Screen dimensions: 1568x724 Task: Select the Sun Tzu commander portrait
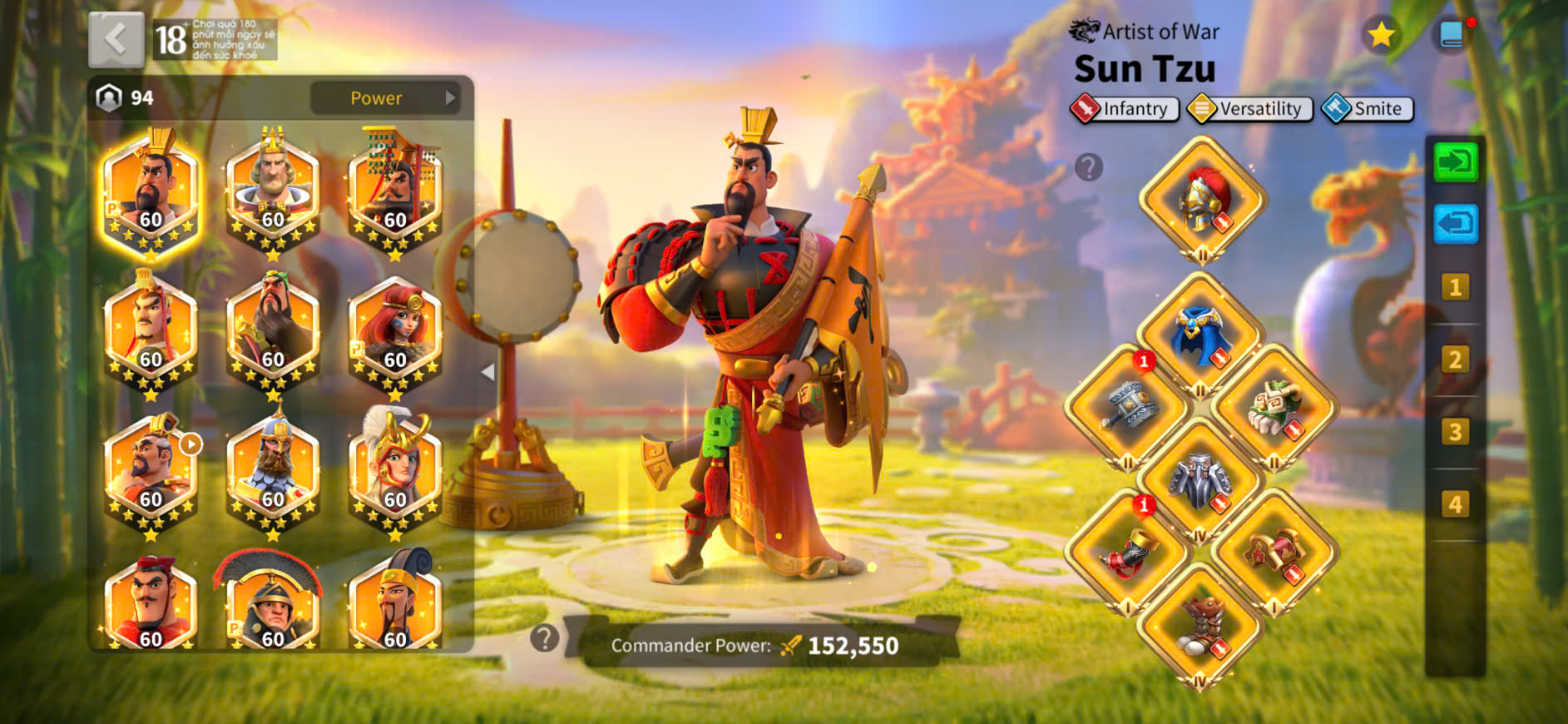pyautogui.click(x=151, y=191)
